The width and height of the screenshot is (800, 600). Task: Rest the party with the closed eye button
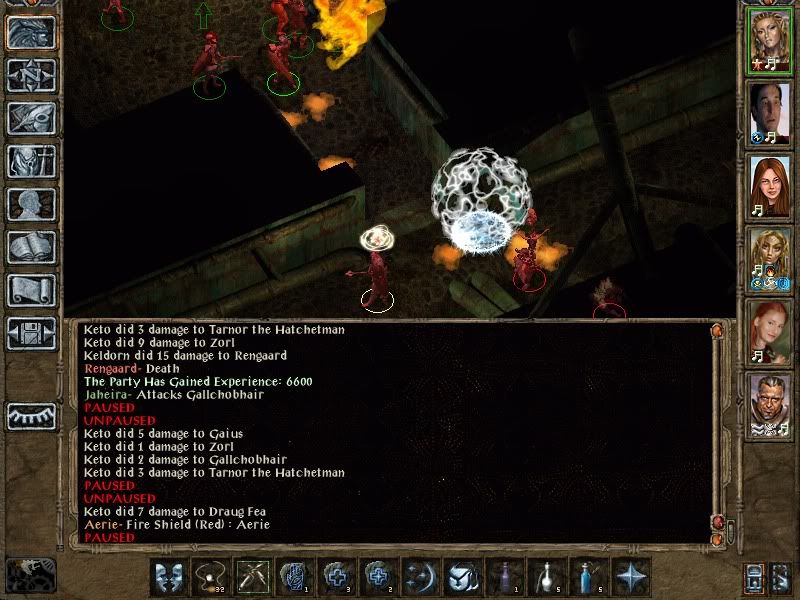31,415
